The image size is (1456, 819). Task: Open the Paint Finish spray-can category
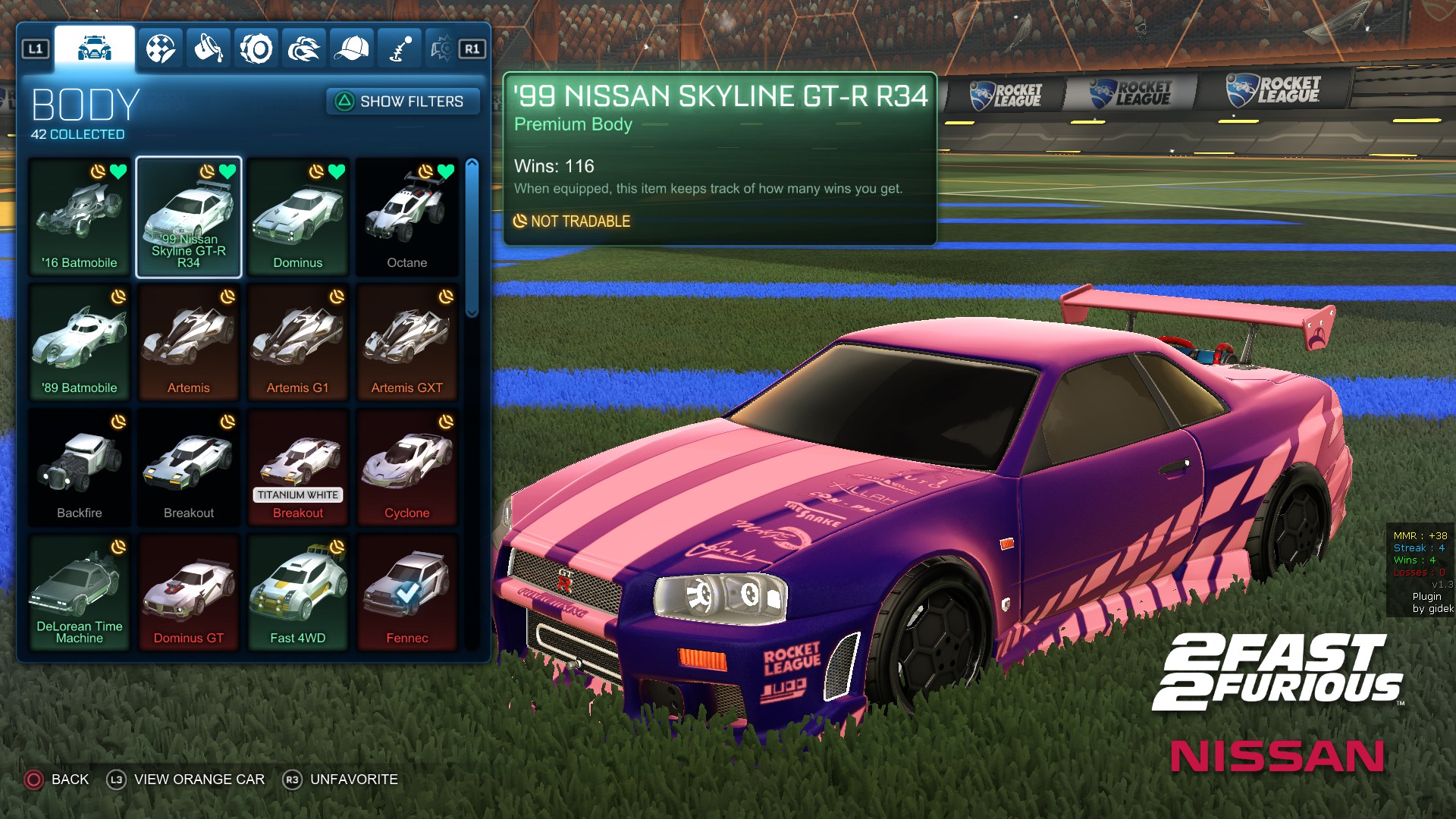(x=209, y=47)
